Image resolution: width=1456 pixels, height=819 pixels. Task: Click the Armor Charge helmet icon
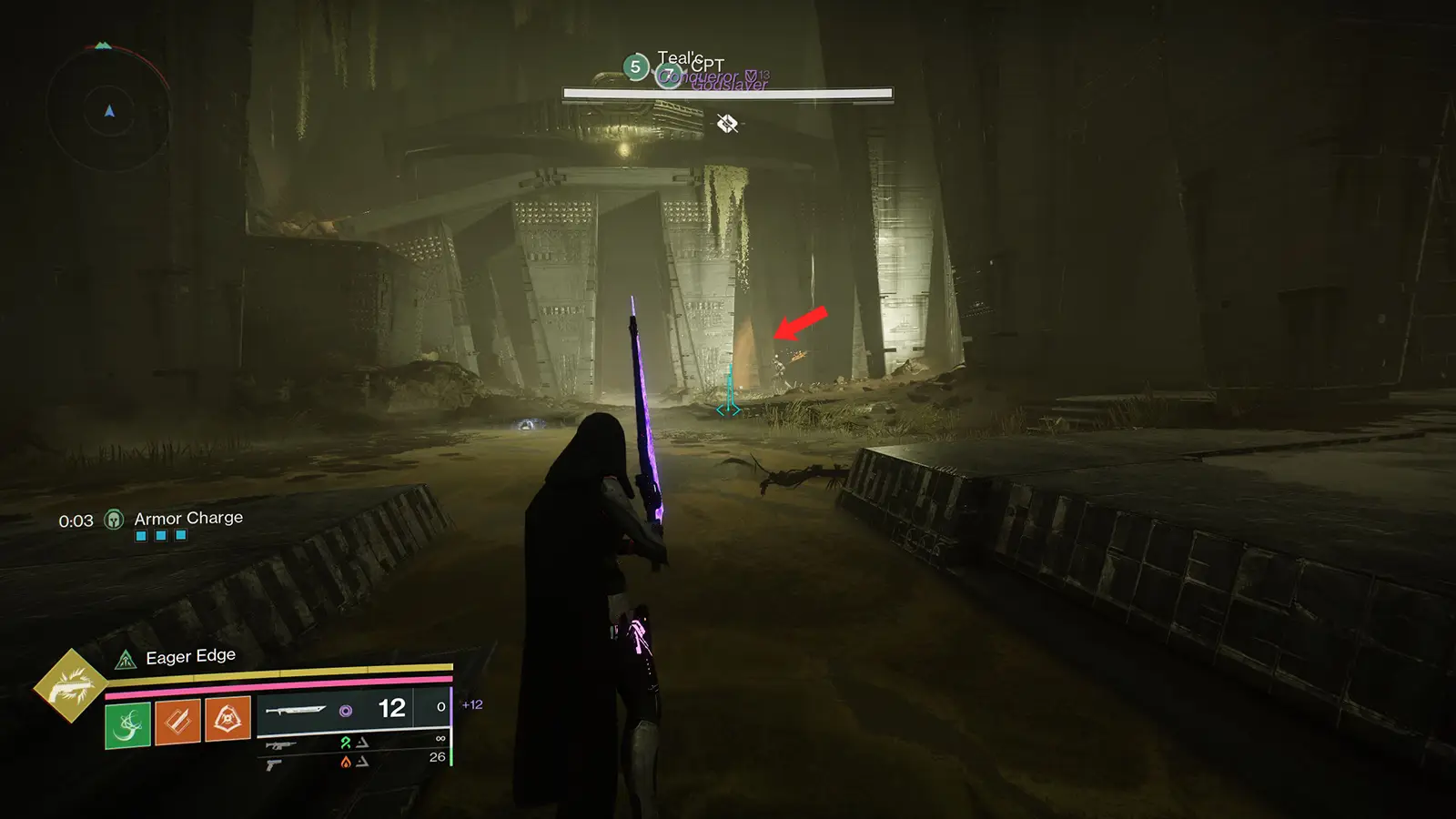pyautogui.click(x=114, y=520)
